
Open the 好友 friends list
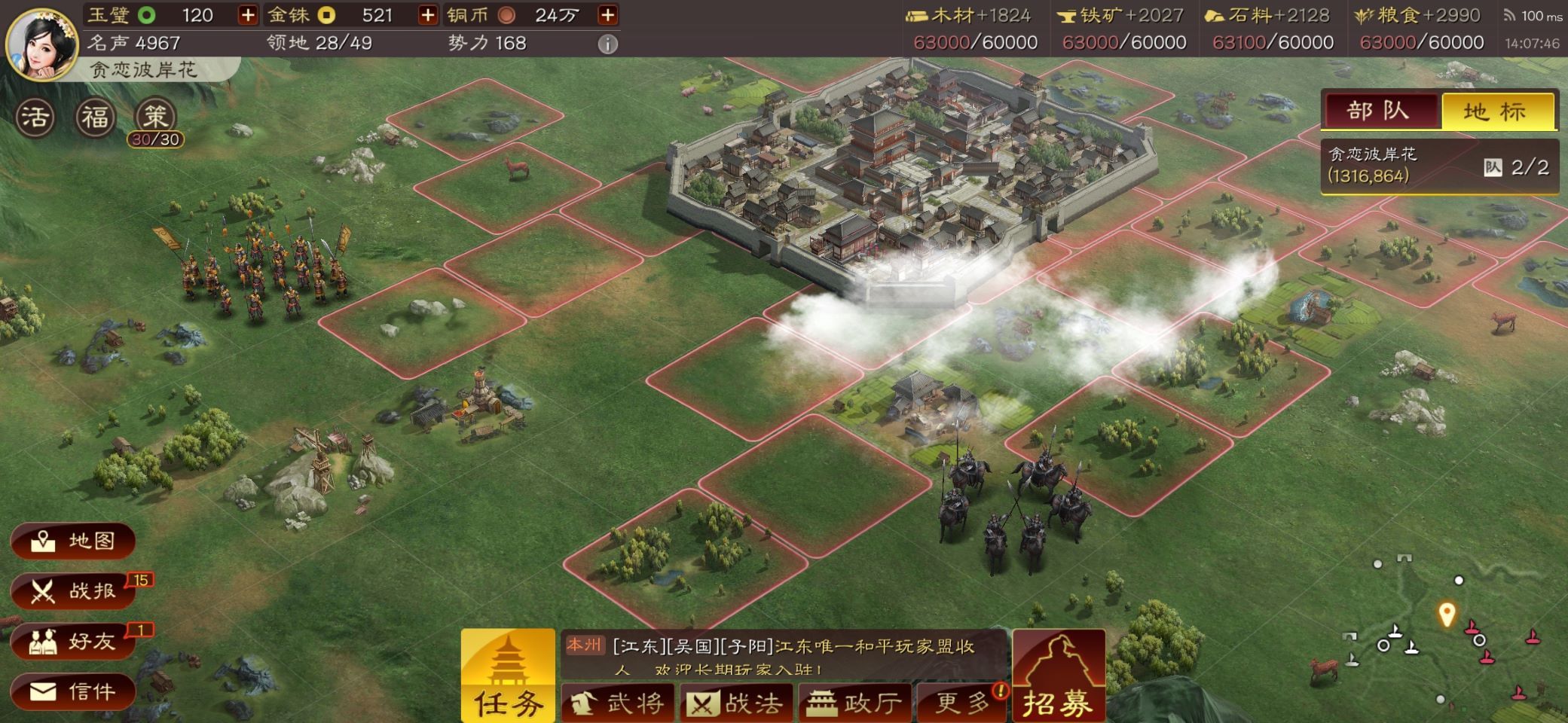[x=73, y=642]
